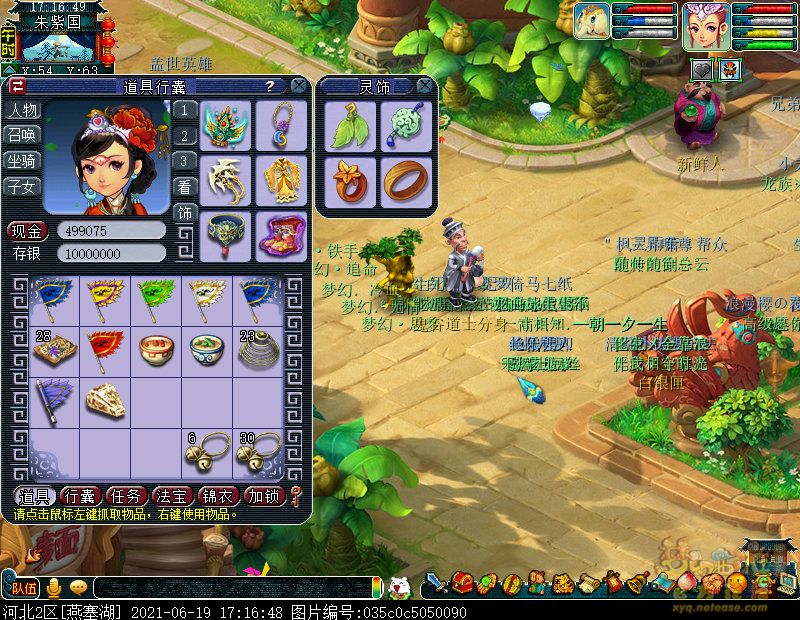Screen dimensions: 800x620
Task: Click the 加锁 lock button
Action: (x=263, y=496)
